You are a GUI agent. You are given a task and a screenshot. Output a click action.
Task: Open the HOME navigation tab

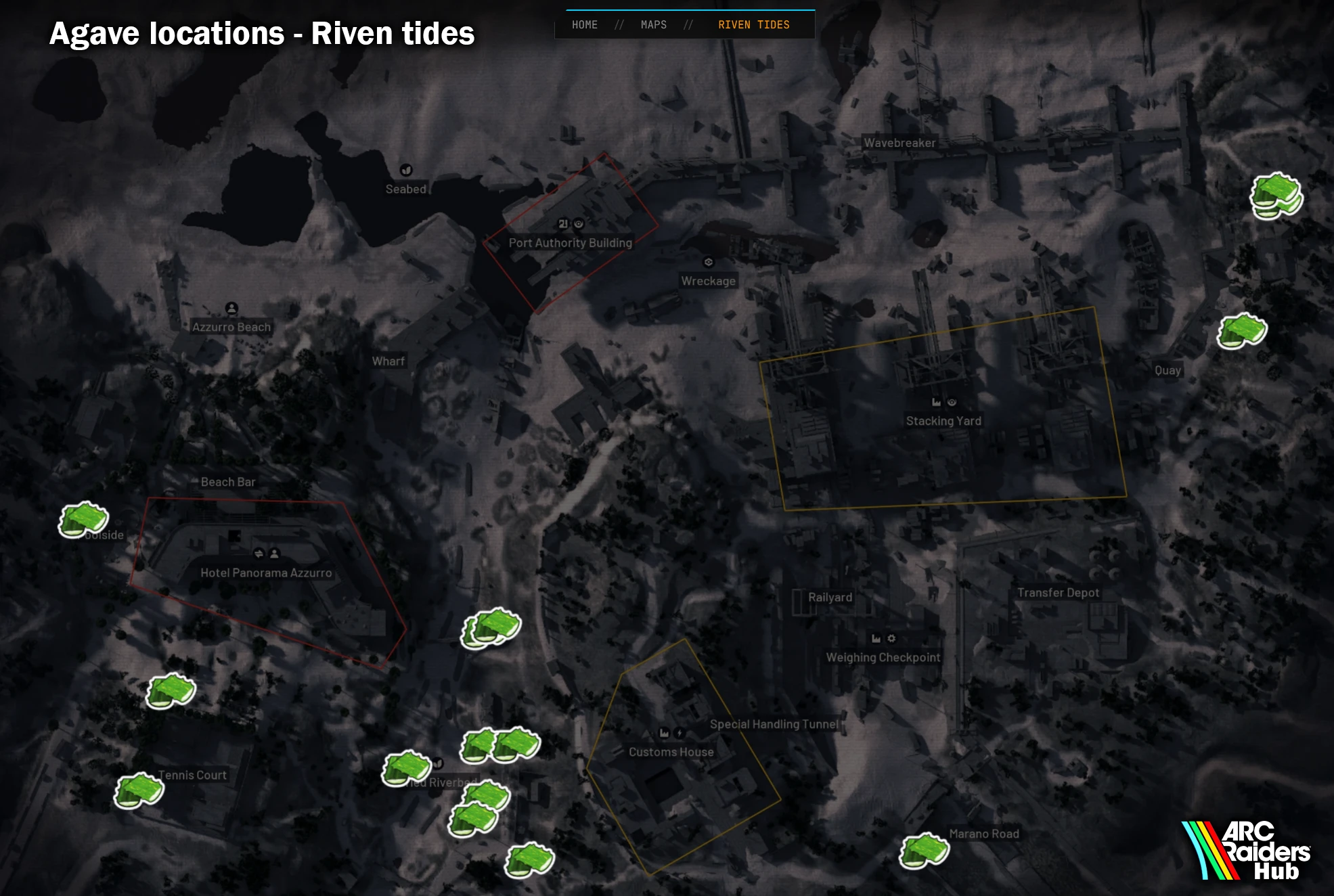click(x=585, y=24)
